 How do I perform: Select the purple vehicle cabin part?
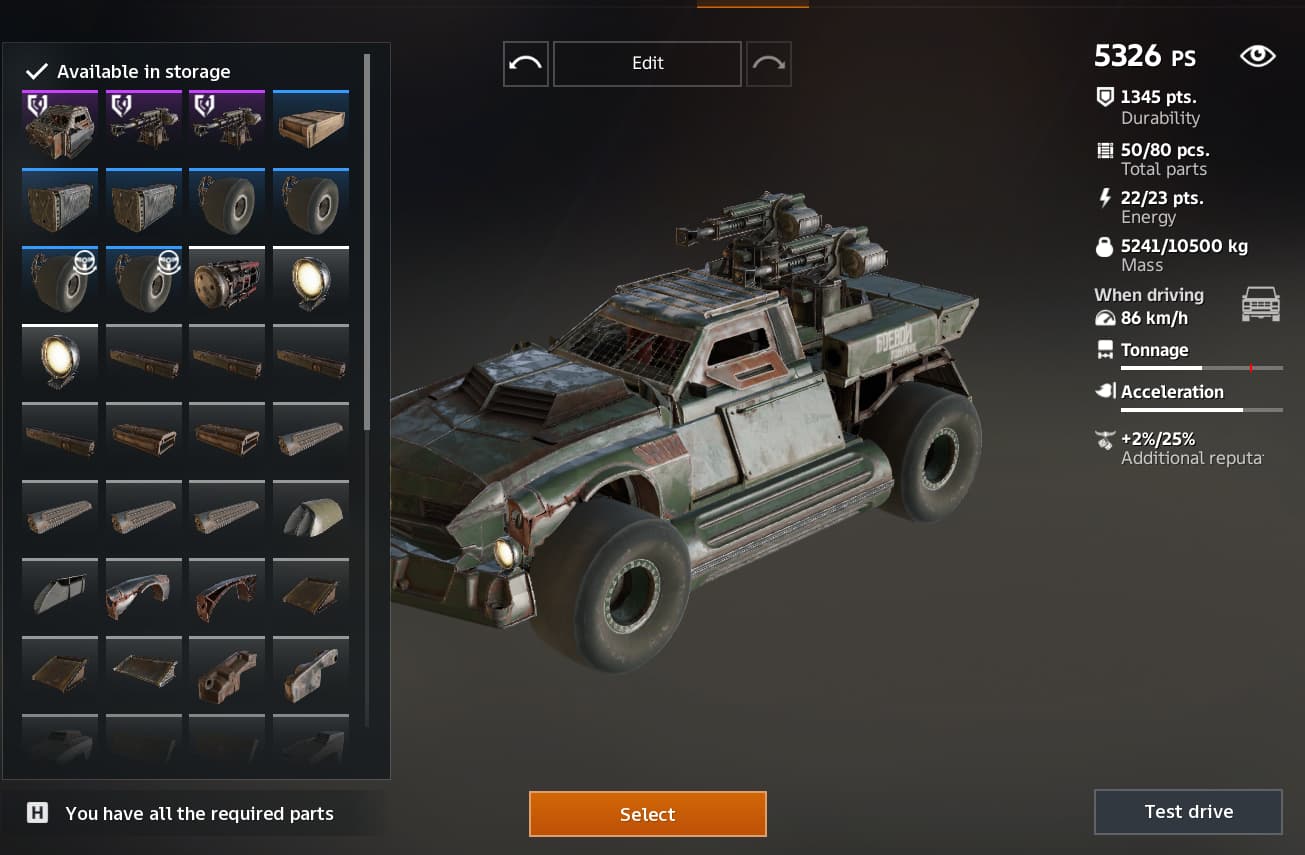[60, 126]
